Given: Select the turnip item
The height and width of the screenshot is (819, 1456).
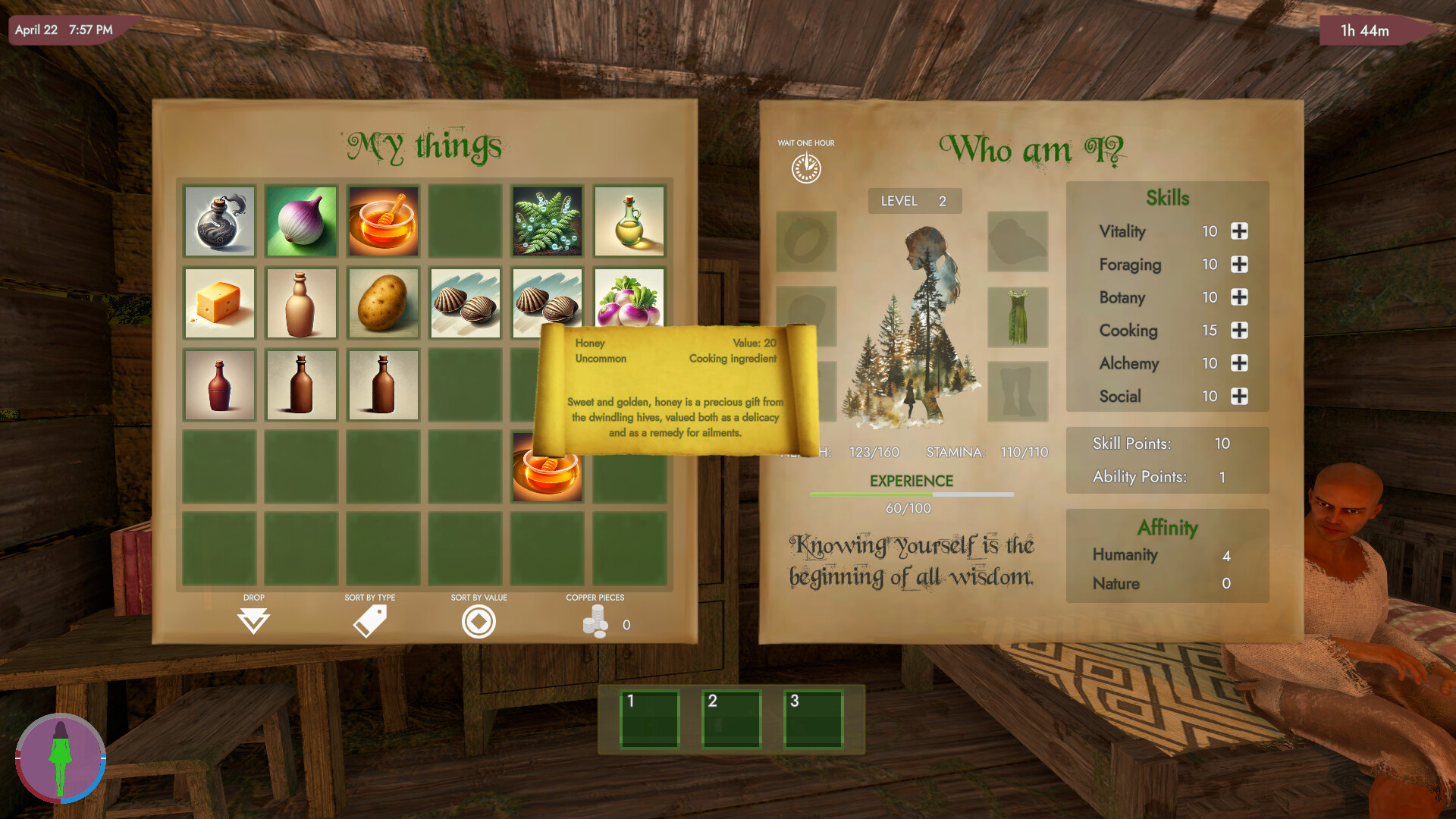Looking at the screenshot, I should [x=629, y=303].
